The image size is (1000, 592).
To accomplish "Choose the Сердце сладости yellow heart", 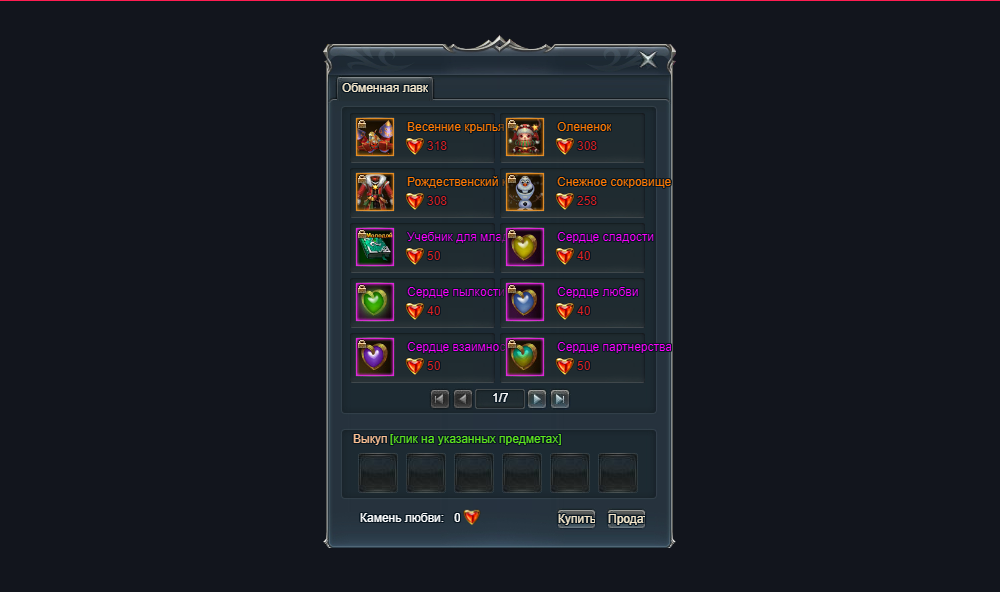I will (x=525, y=247).
